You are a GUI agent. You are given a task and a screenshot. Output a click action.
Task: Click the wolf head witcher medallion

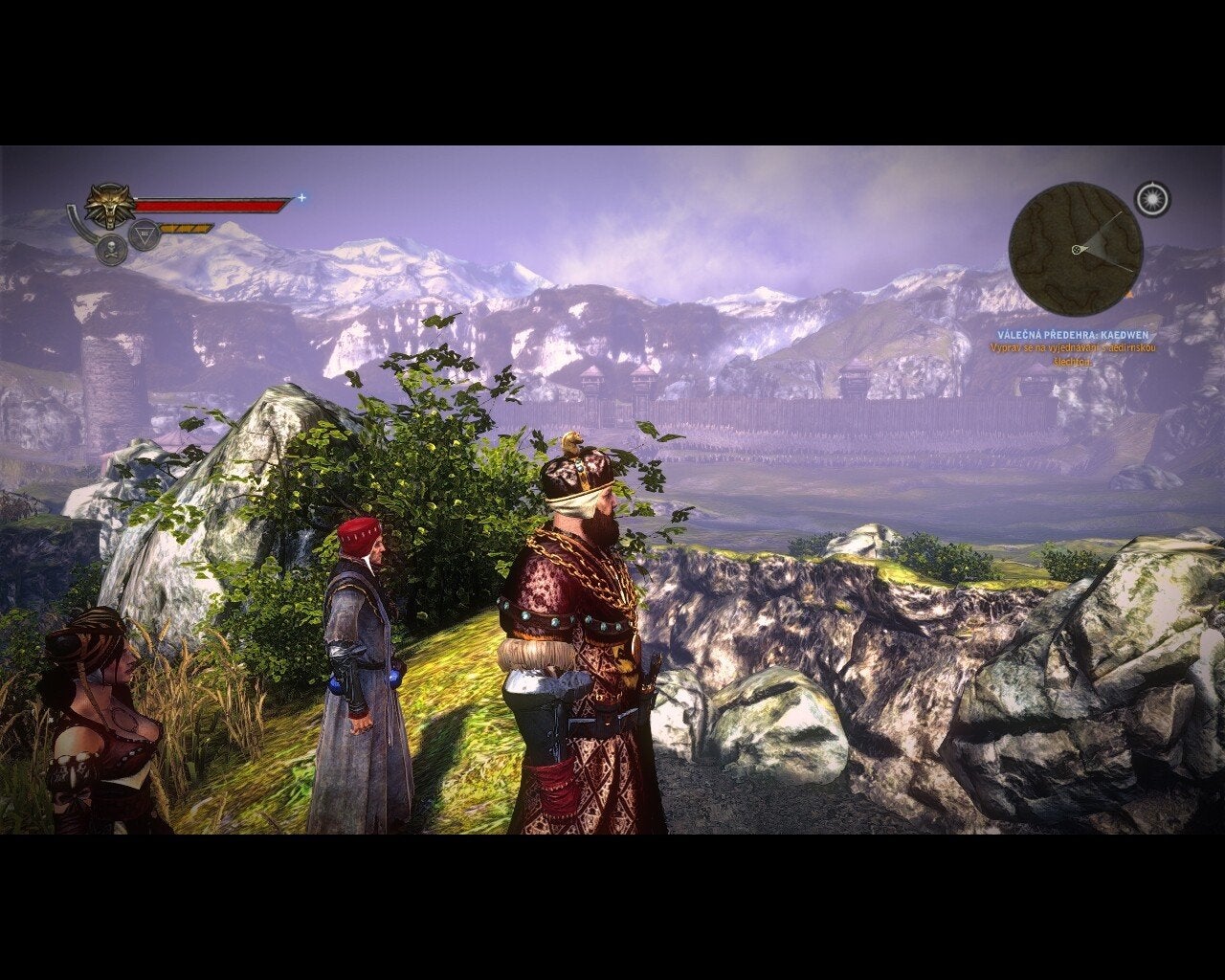108,205
